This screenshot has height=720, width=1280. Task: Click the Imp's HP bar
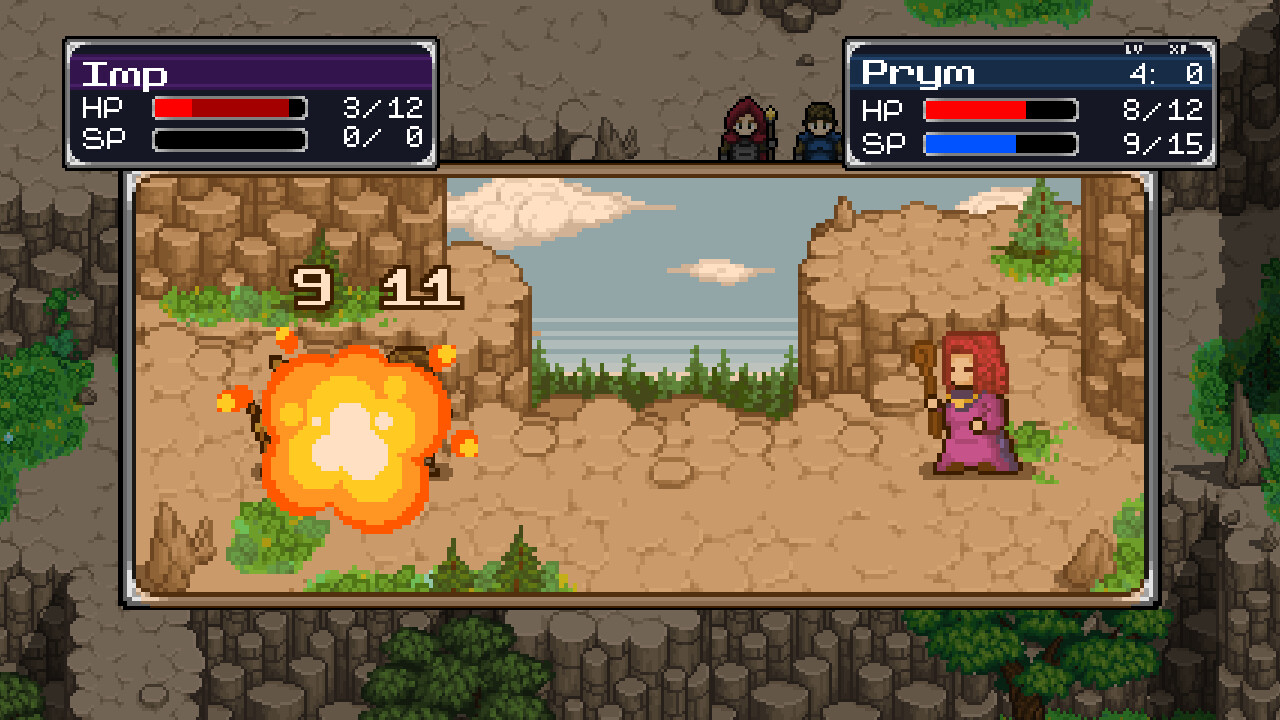coord(228,107)
